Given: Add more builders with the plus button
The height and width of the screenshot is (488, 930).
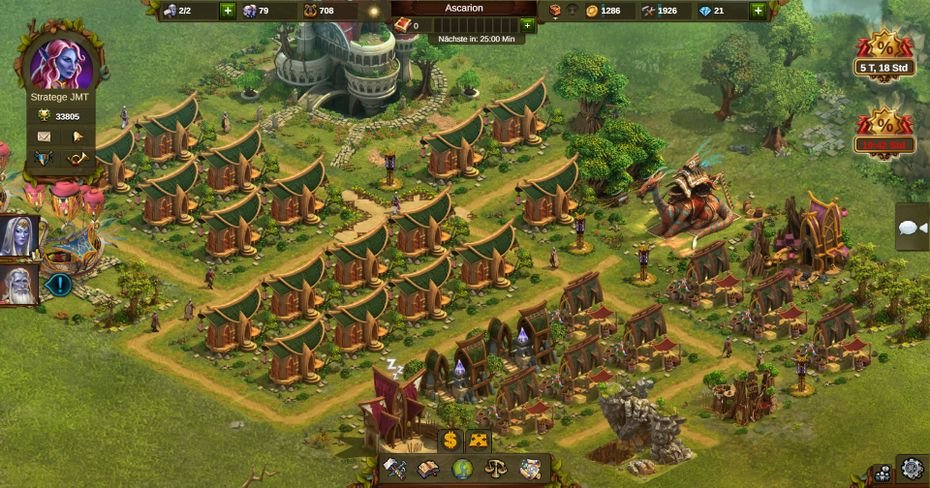Looking at the screenshot, I should tap(227, 11).
